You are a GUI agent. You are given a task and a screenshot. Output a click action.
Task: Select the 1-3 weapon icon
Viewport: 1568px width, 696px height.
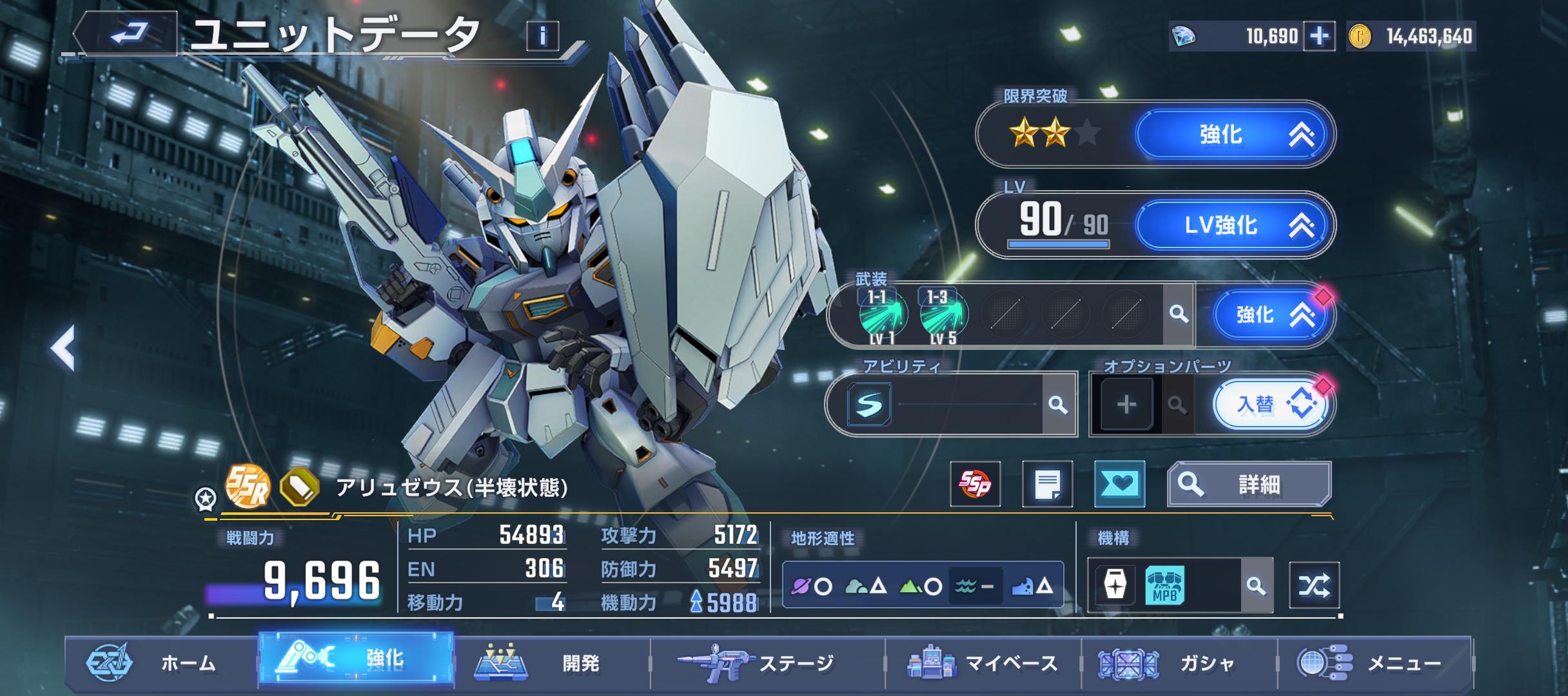943,315
